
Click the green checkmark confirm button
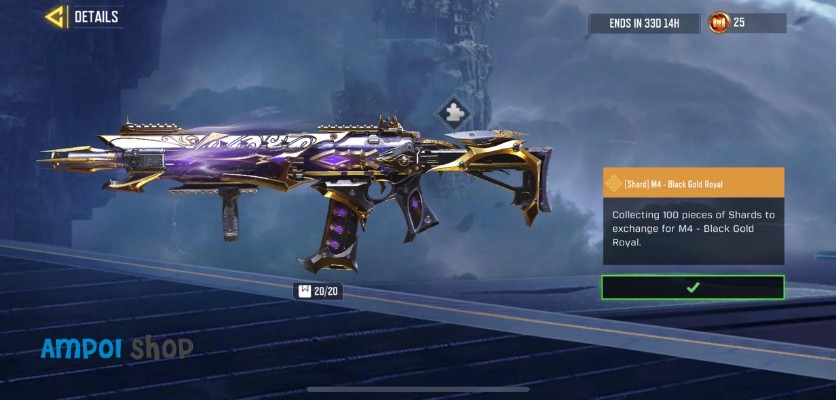point(692,287)
